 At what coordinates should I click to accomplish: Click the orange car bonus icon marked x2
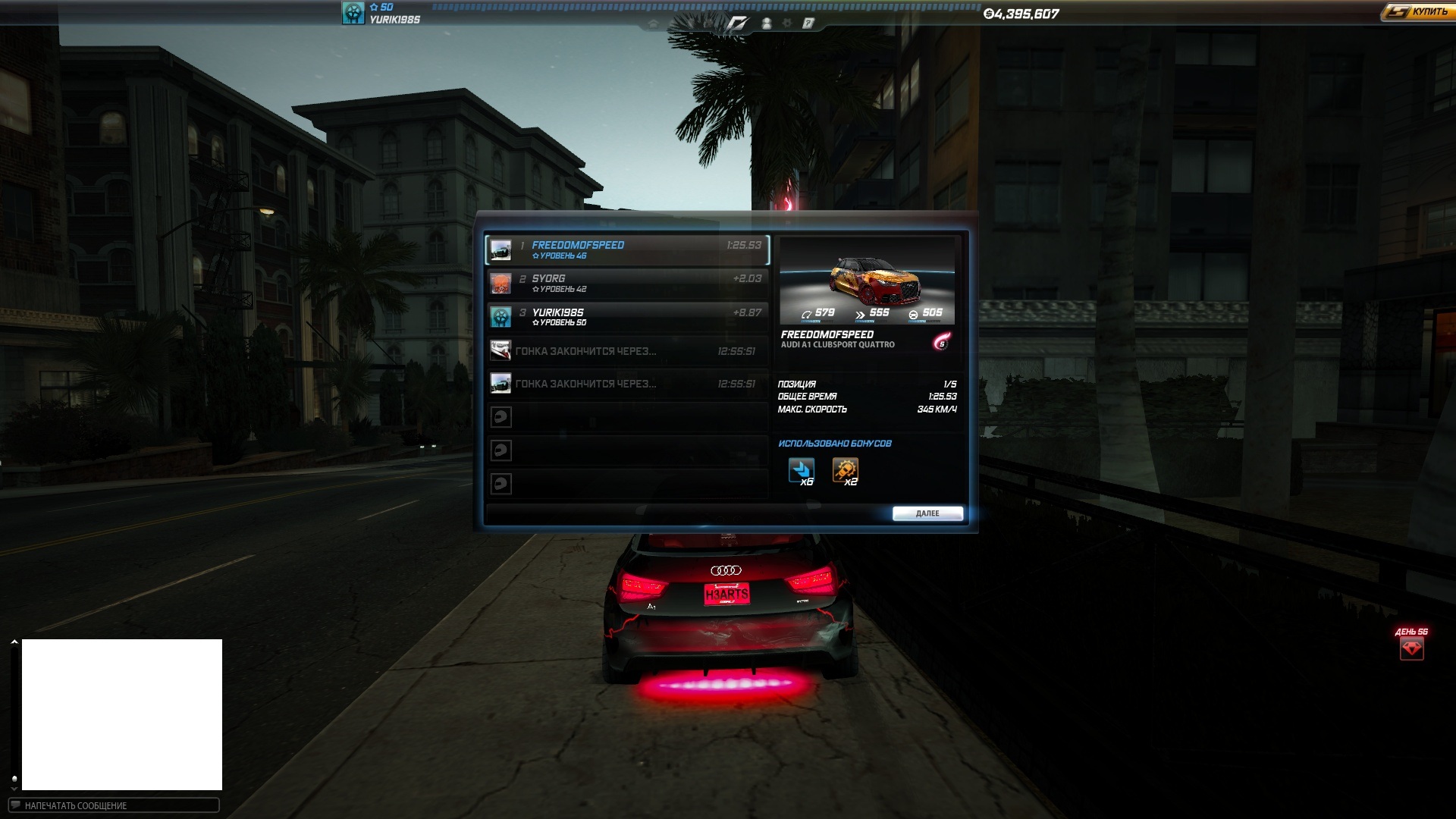tap(845, 471)
